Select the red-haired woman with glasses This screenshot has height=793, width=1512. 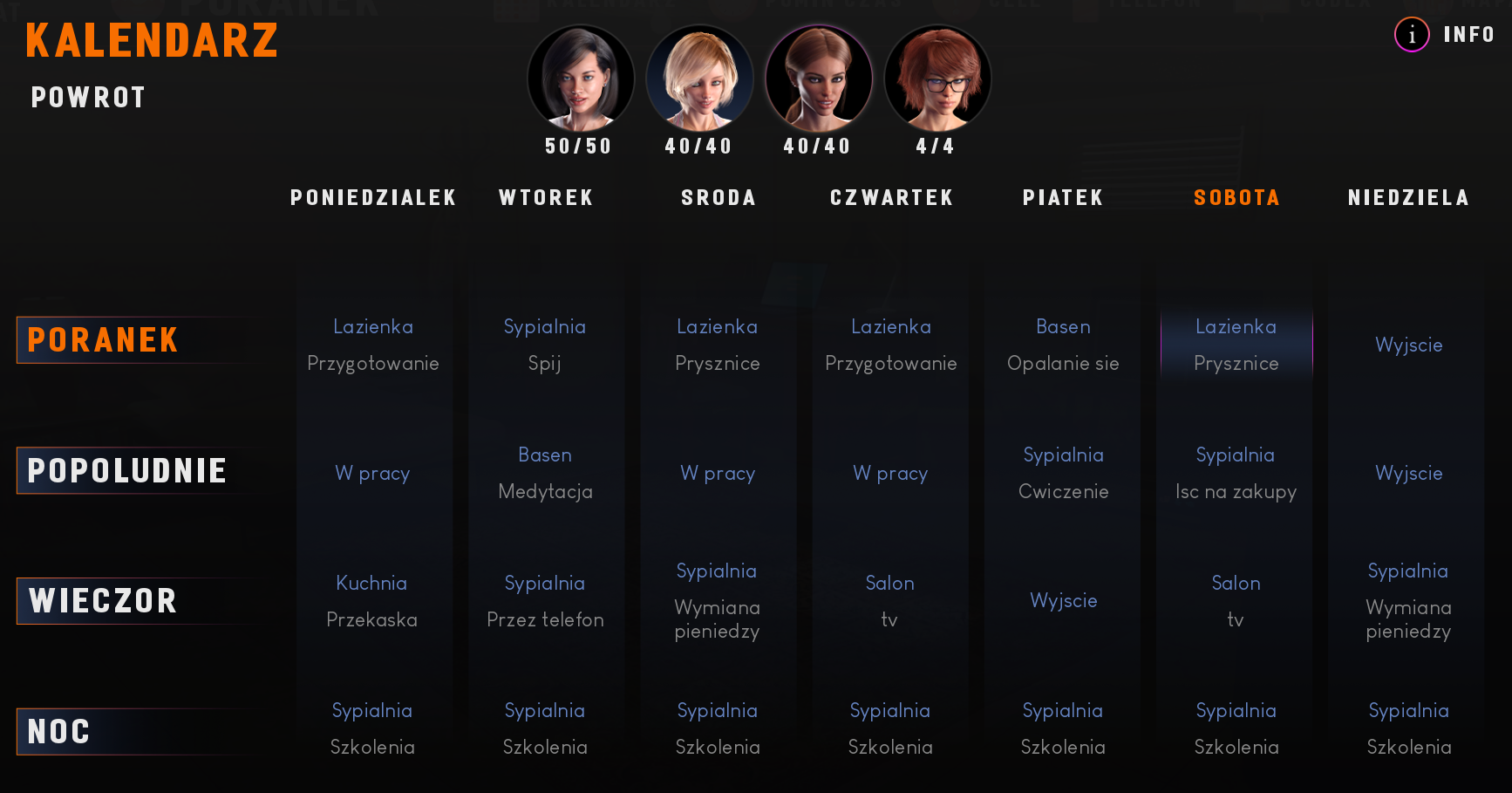(937, 79)
